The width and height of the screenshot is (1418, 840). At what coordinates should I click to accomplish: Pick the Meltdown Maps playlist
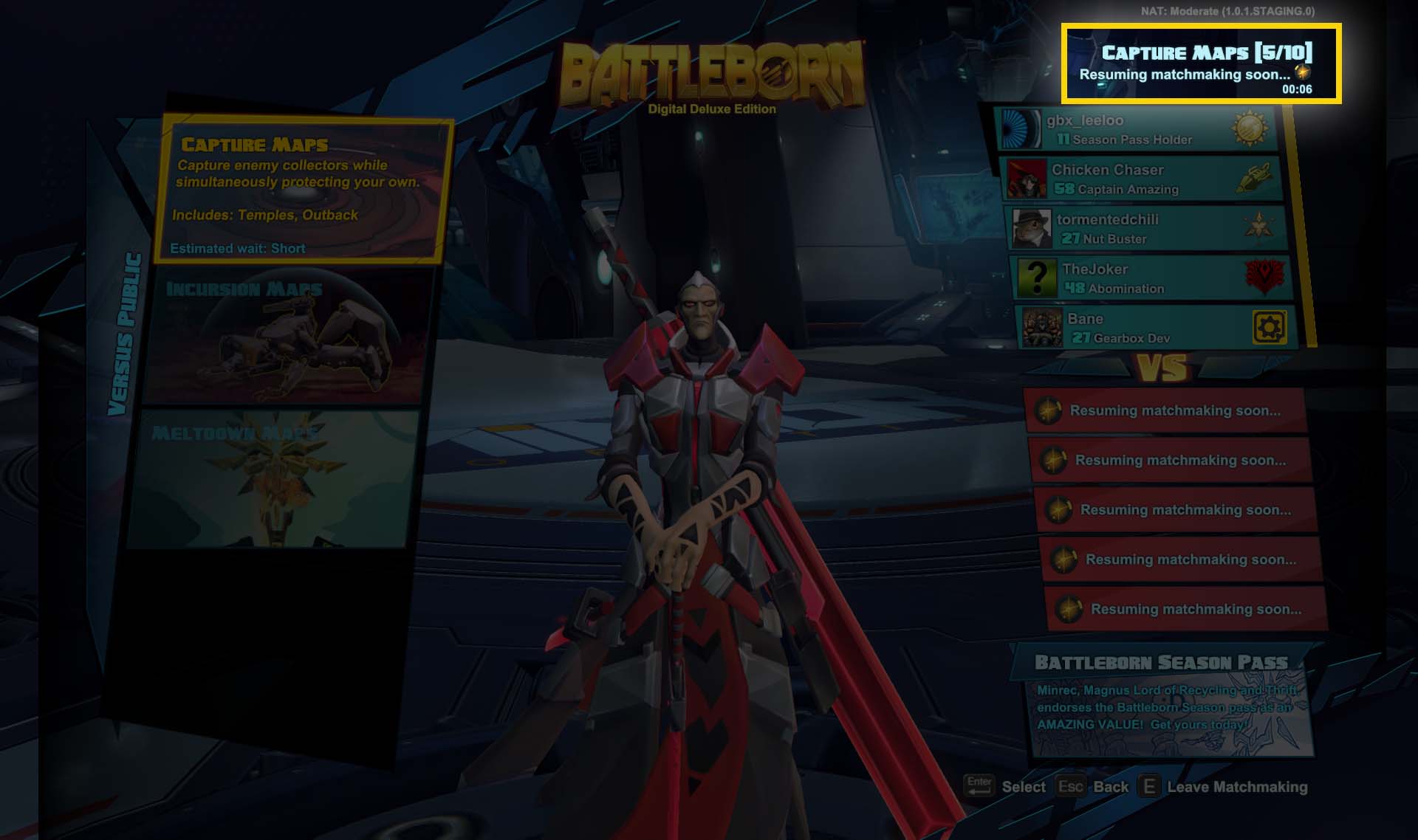point(270,480)
